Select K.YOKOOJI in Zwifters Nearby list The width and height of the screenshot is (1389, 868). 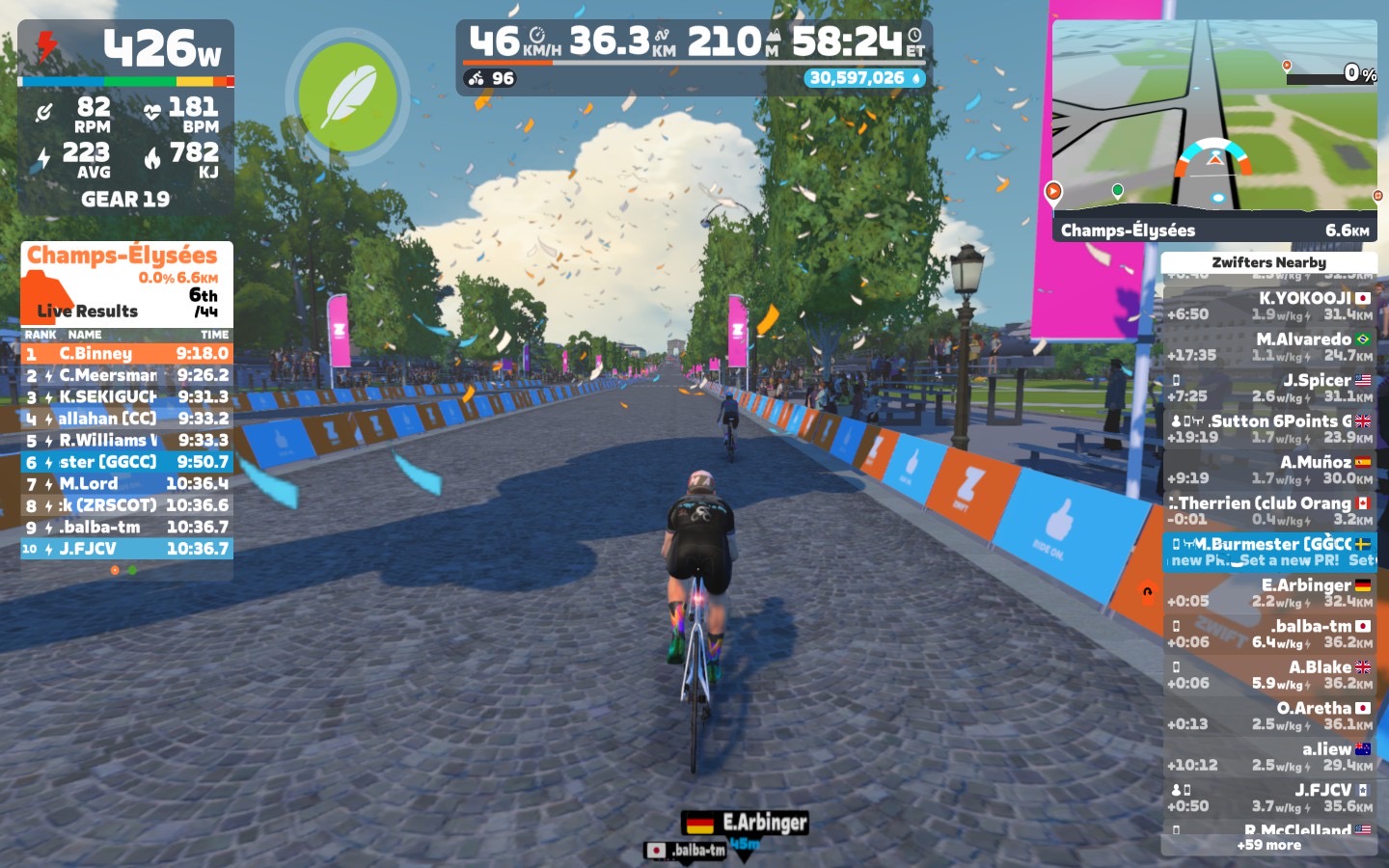1269,306
